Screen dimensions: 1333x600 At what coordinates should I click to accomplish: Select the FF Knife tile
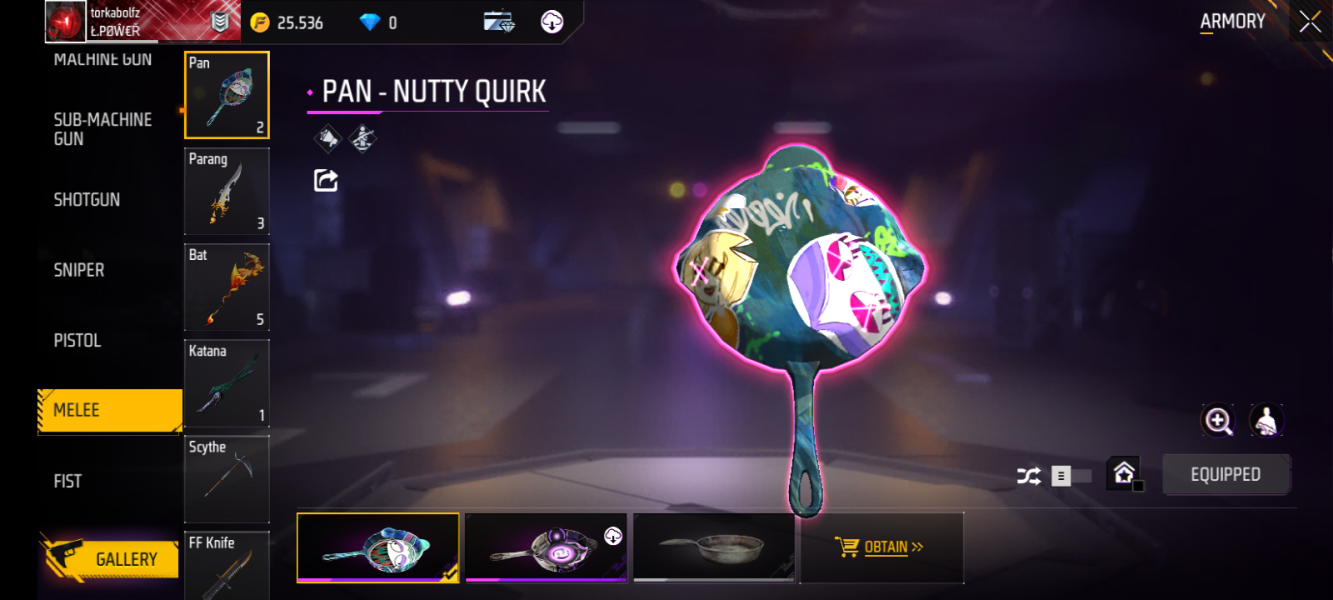pos(227,565)
